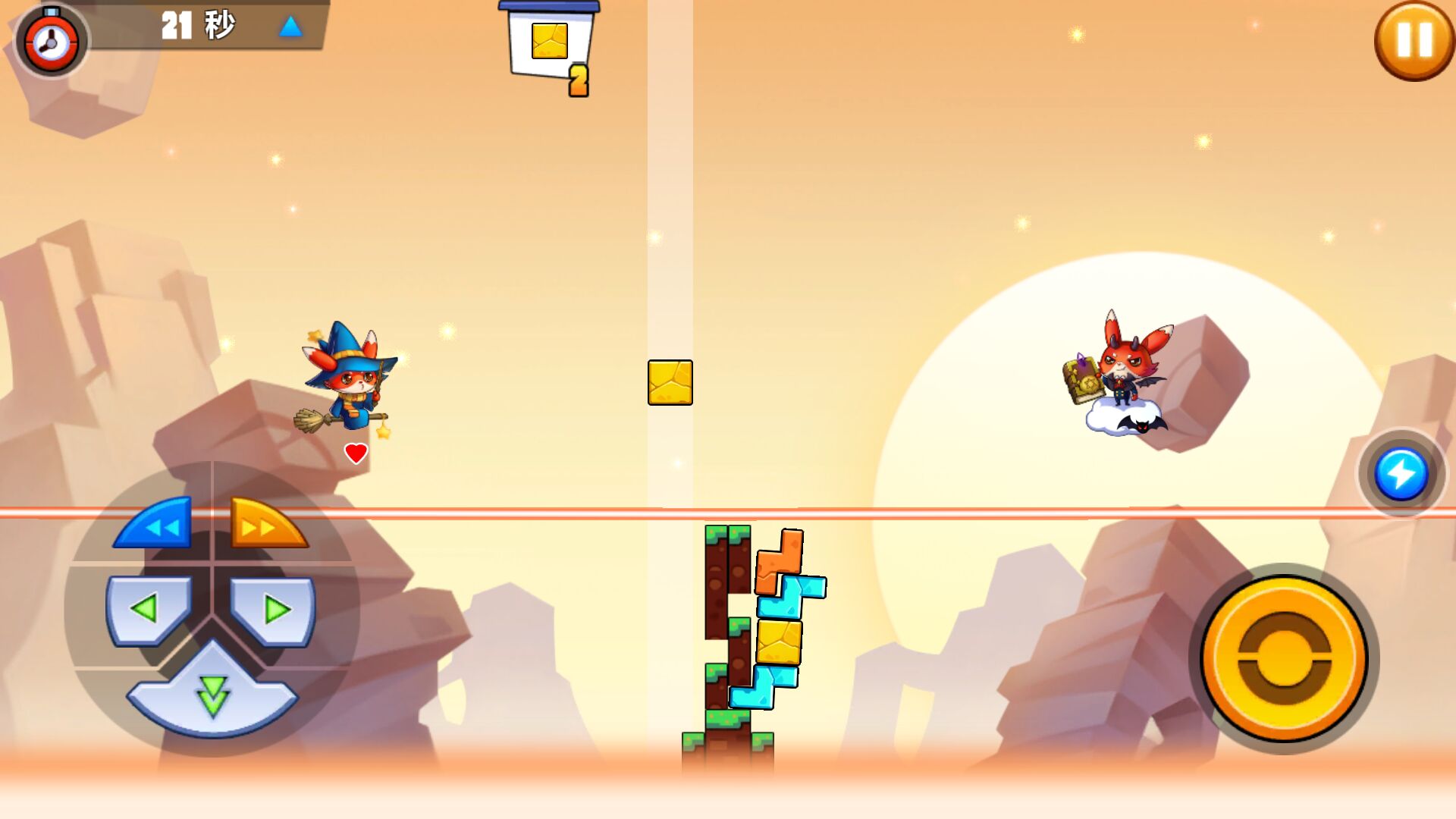Move the block left with green arrow
The image size is (1456, 819).
point(148,609)
